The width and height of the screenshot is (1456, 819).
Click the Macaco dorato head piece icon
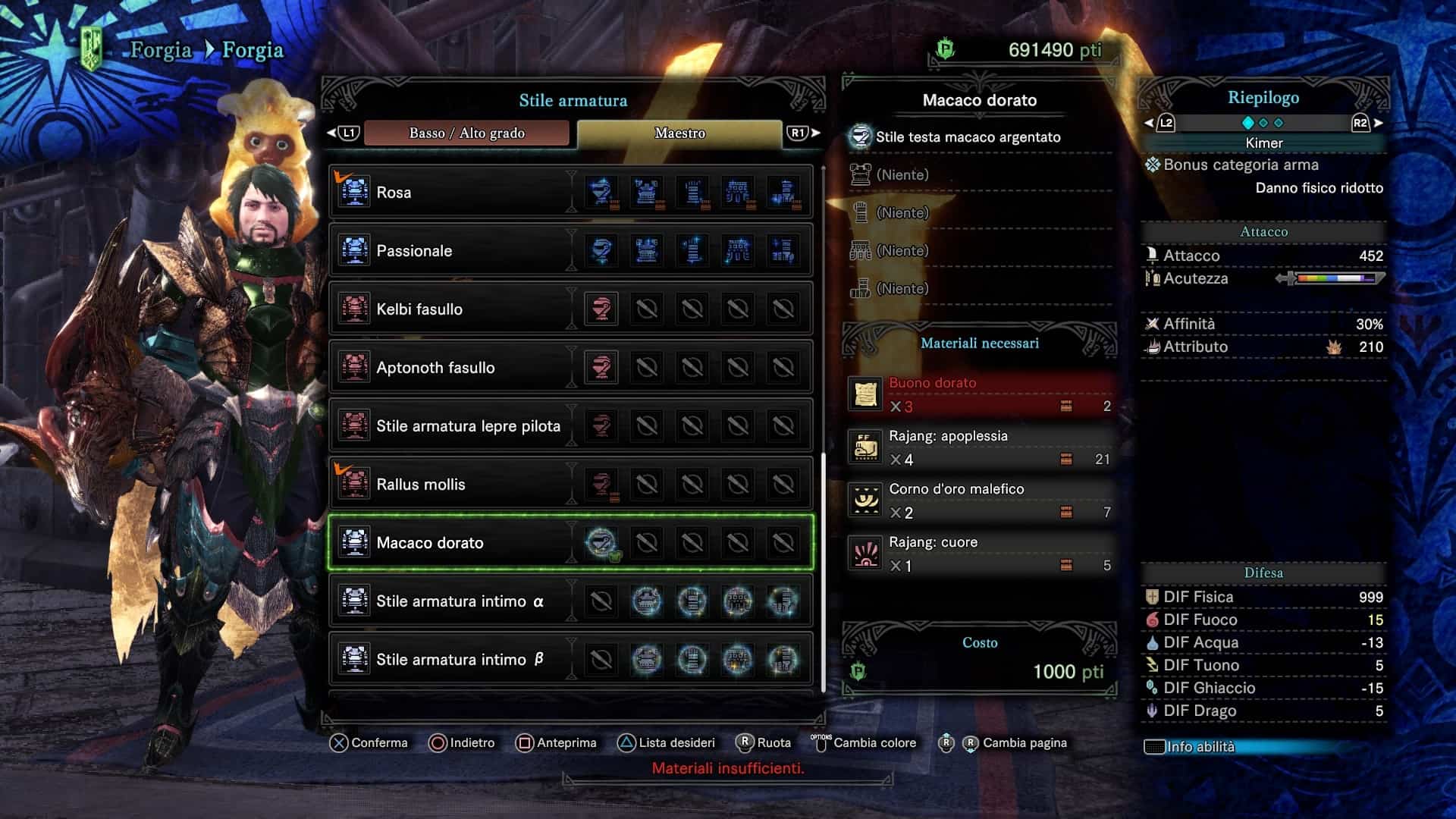click(601, 543)
